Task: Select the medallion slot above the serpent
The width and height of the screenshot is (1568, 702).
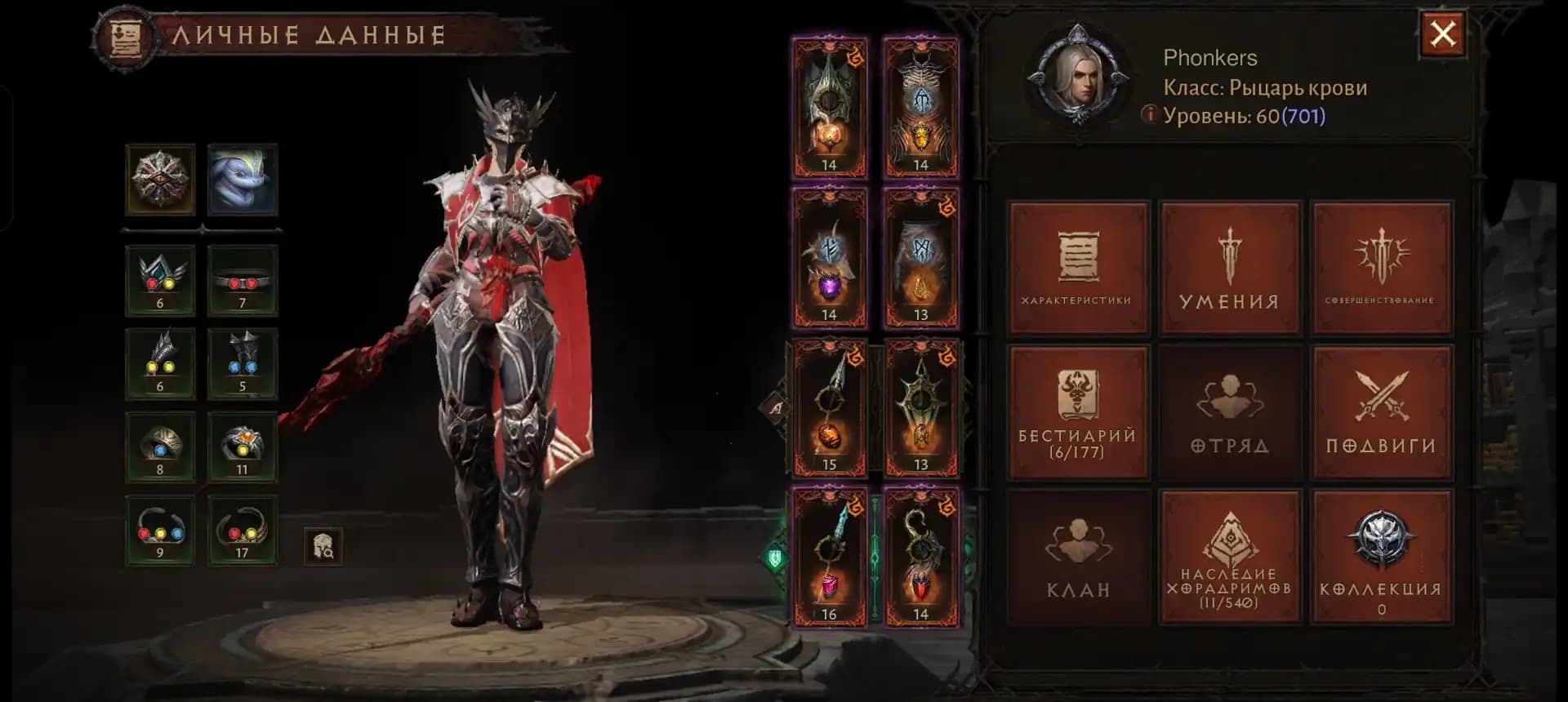Action: (x=160, y=180)
